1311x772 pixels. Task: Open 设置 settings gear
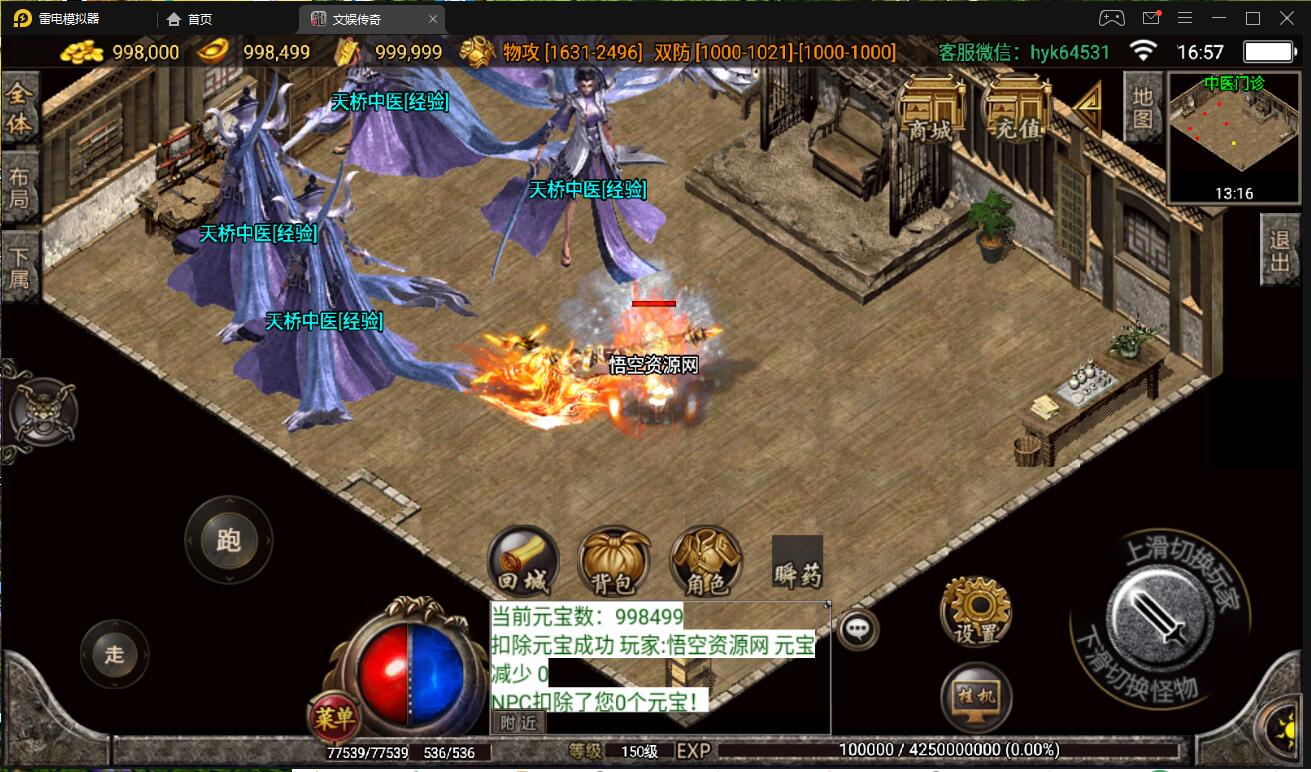pos(976,611)
